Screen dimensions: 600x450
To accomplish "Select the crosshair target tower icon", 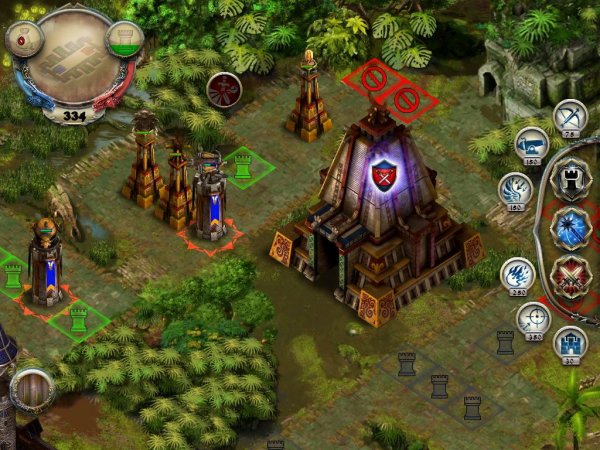I will click(532, 320).
